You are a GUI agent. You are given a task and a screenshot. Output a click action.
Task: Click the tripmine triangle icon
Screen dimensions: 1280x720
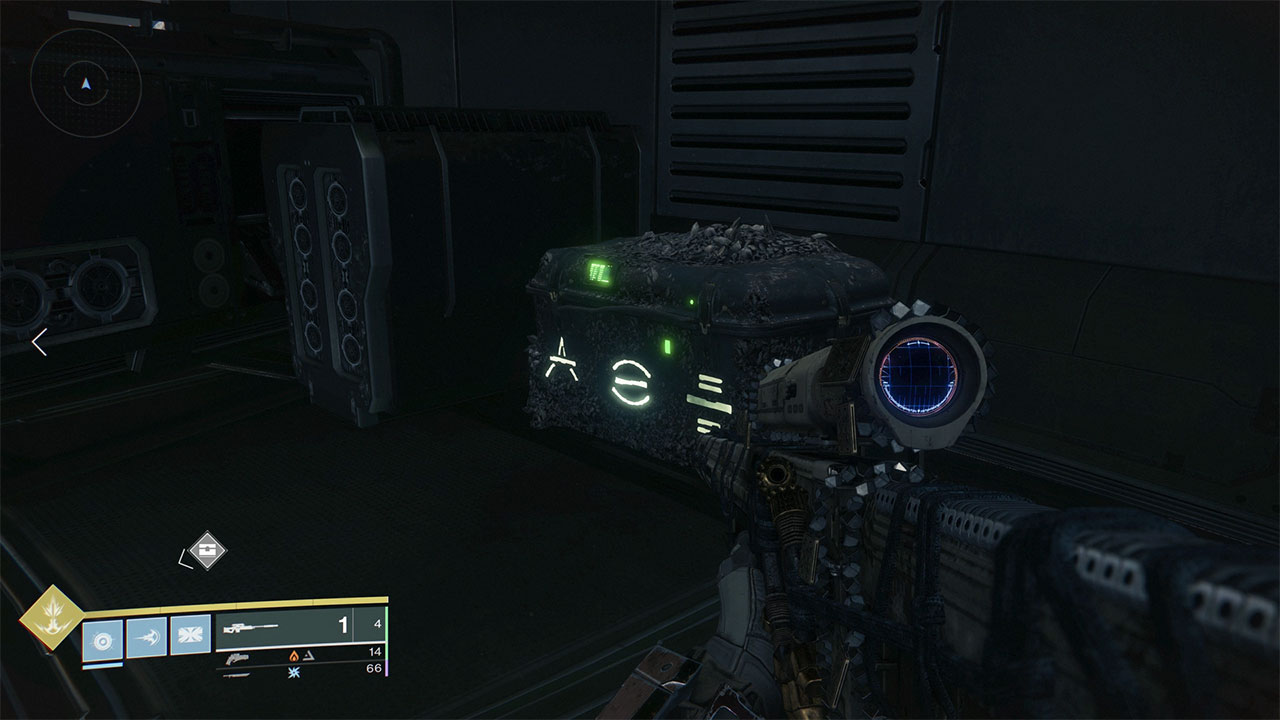tap(310, 657)
